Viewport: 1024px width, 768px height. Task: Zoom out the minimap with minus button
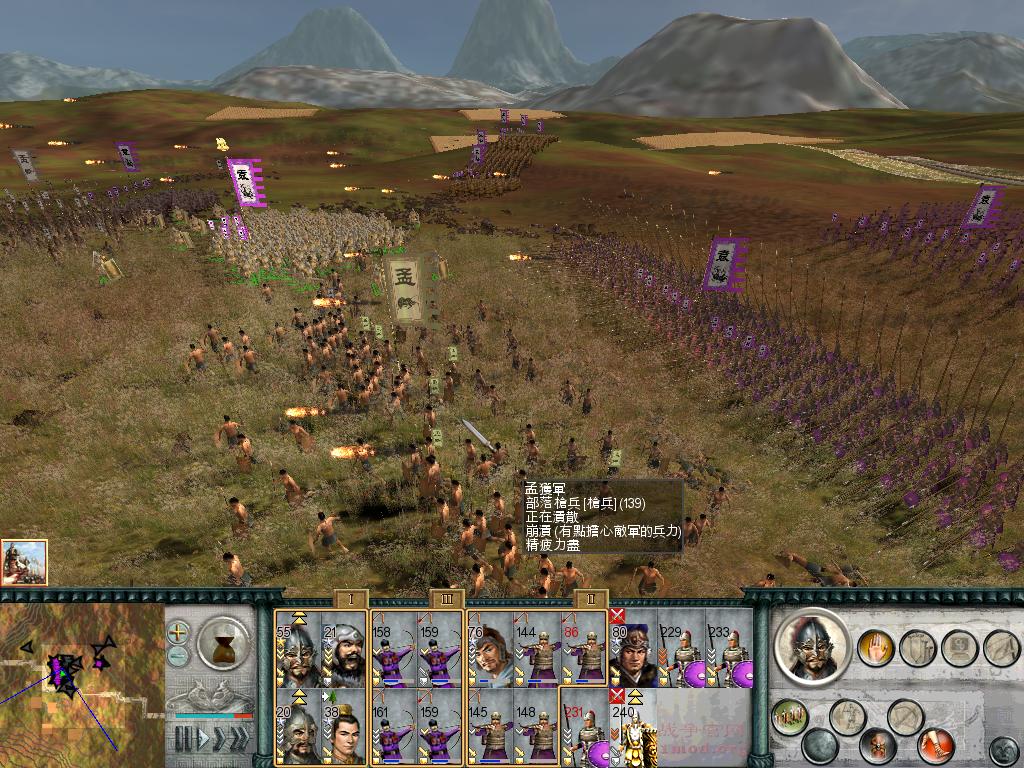pyautogui.click(x=178, y=656)
